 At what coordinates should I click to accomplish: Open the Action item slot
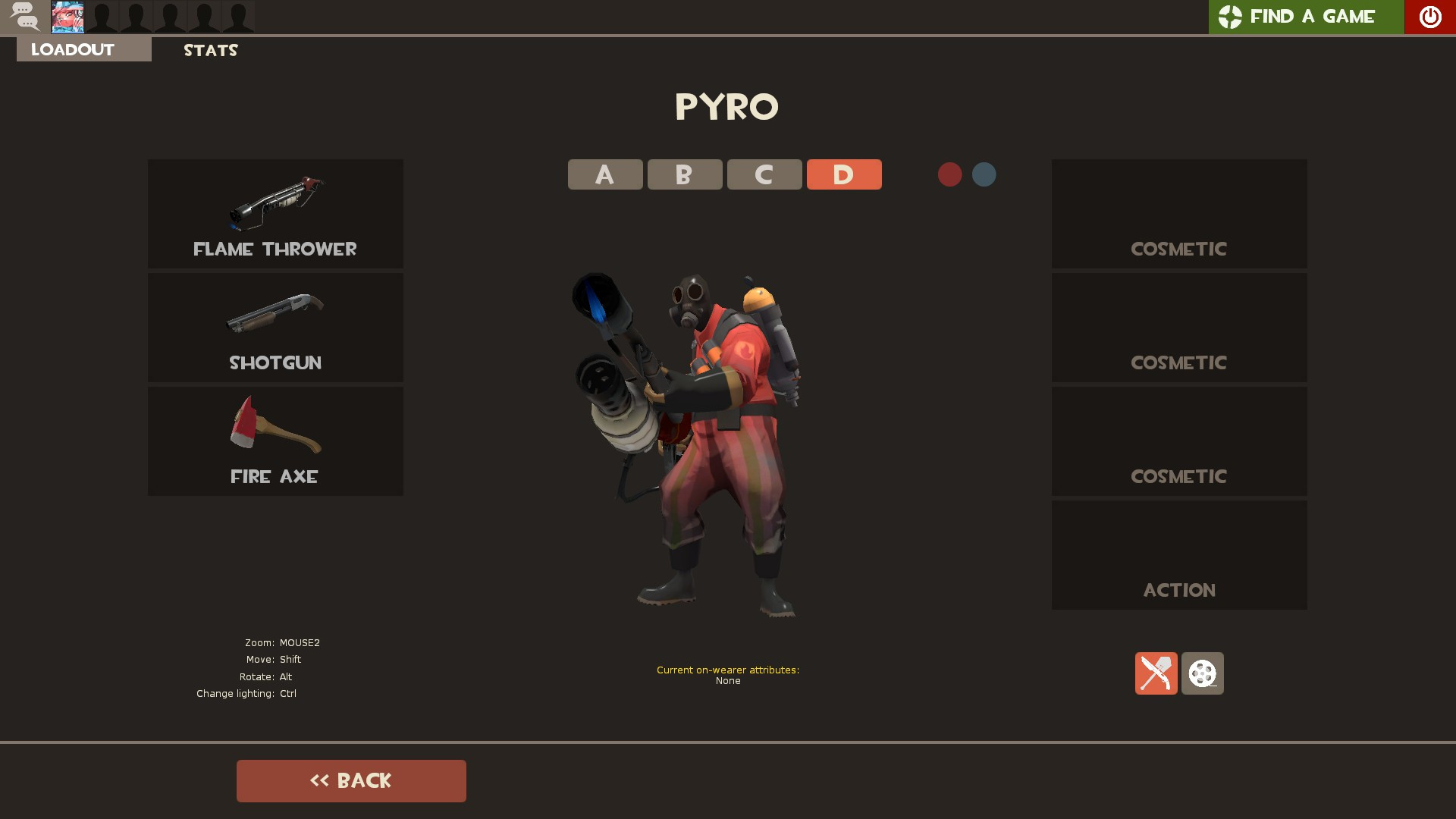point(1178,554)
